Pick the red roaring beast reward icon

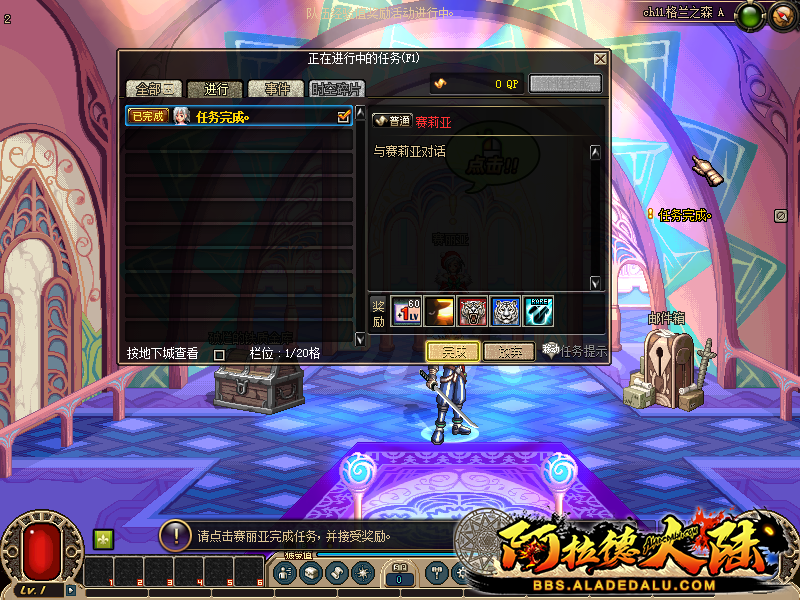[x=473, y=311]
